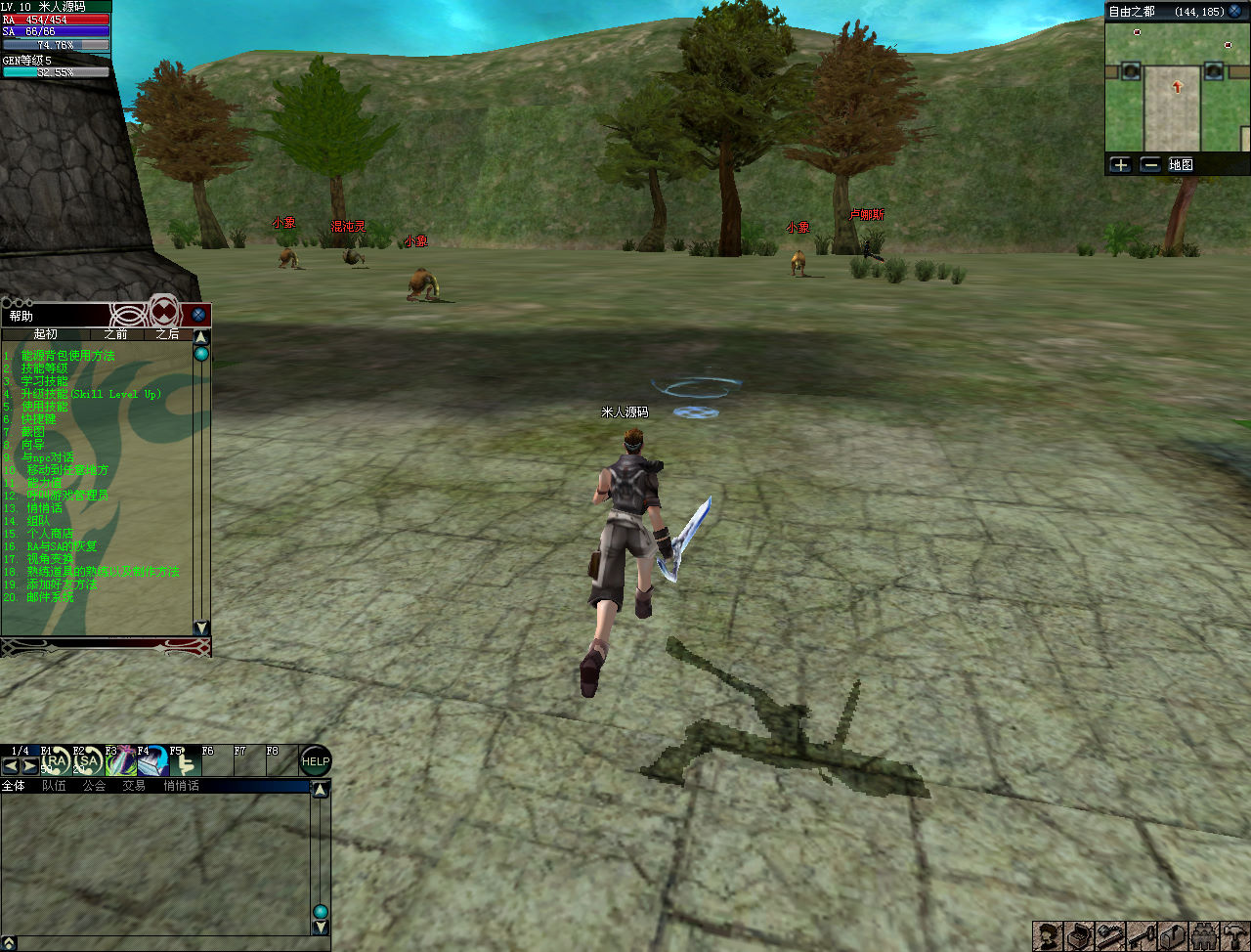Select help entry 邮件系统
Viewport: 1251px width, 952px height.
click(x=50, y=597)
